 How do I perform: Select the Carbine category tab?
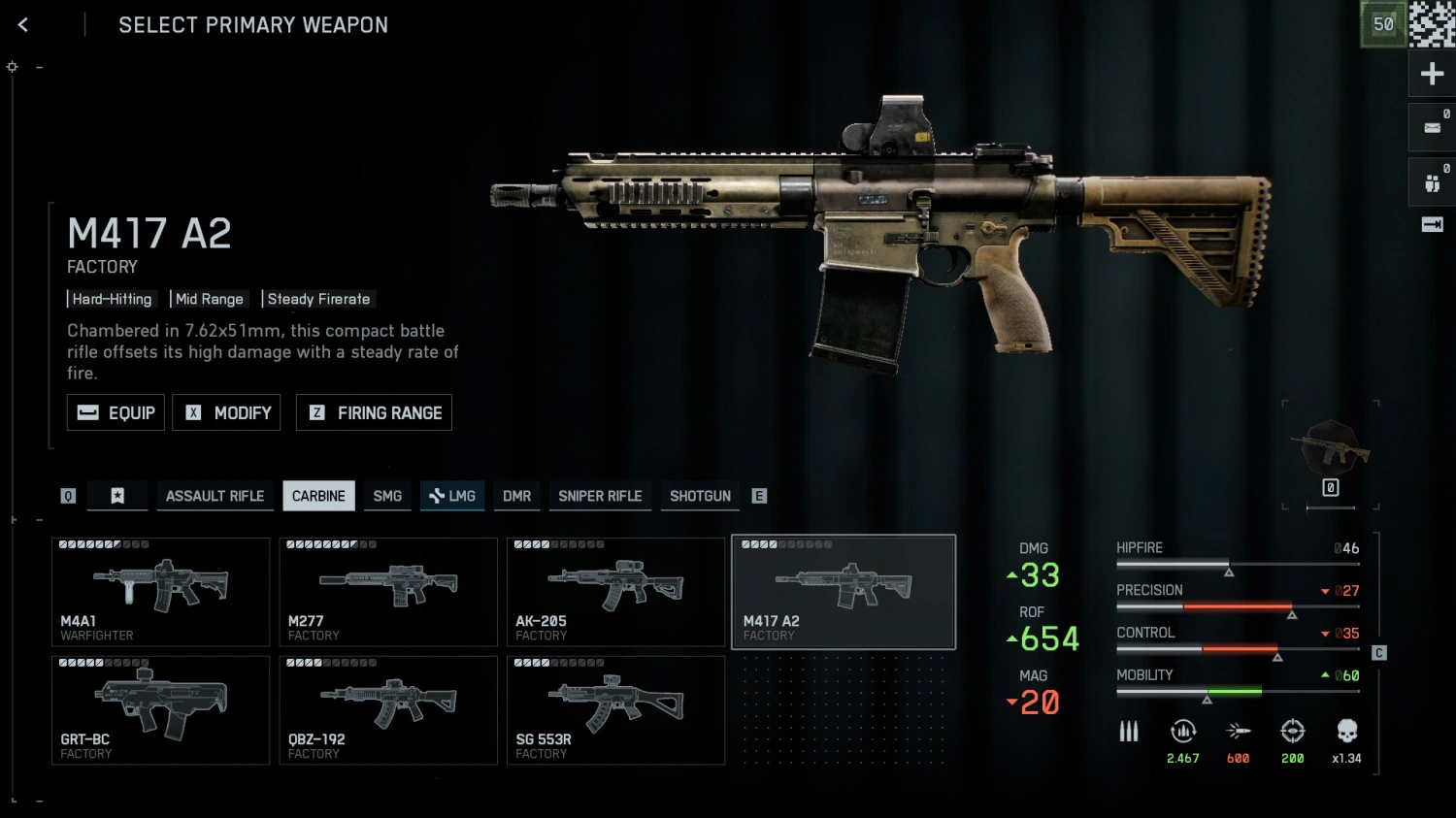click(318, 496)
